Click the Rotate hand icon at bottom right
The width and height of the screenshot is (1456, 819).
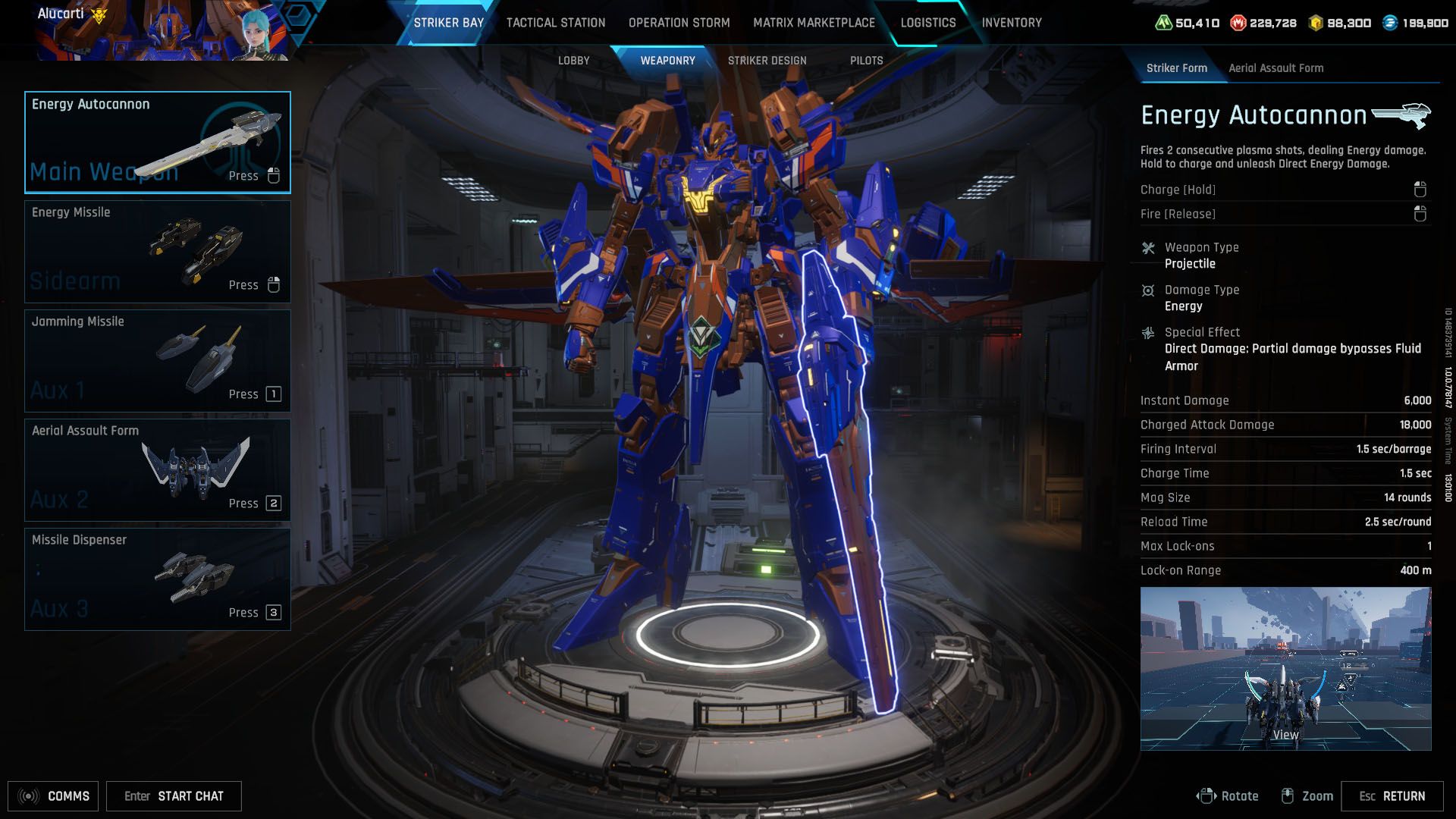tap(1207, 796)
